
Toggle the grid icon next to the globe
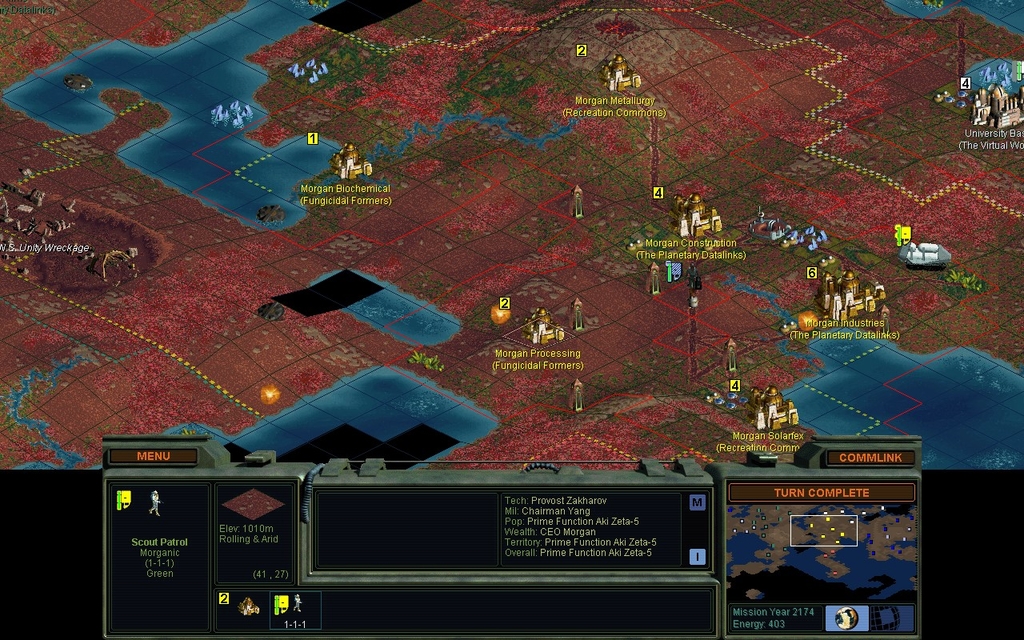883,617
